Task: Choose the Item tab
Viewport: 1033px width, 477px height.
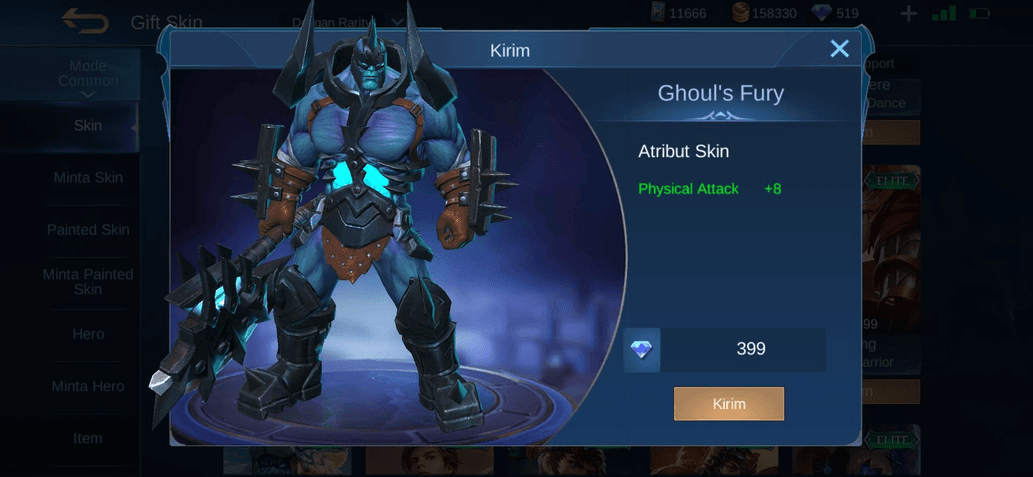Action: point(88,438)
